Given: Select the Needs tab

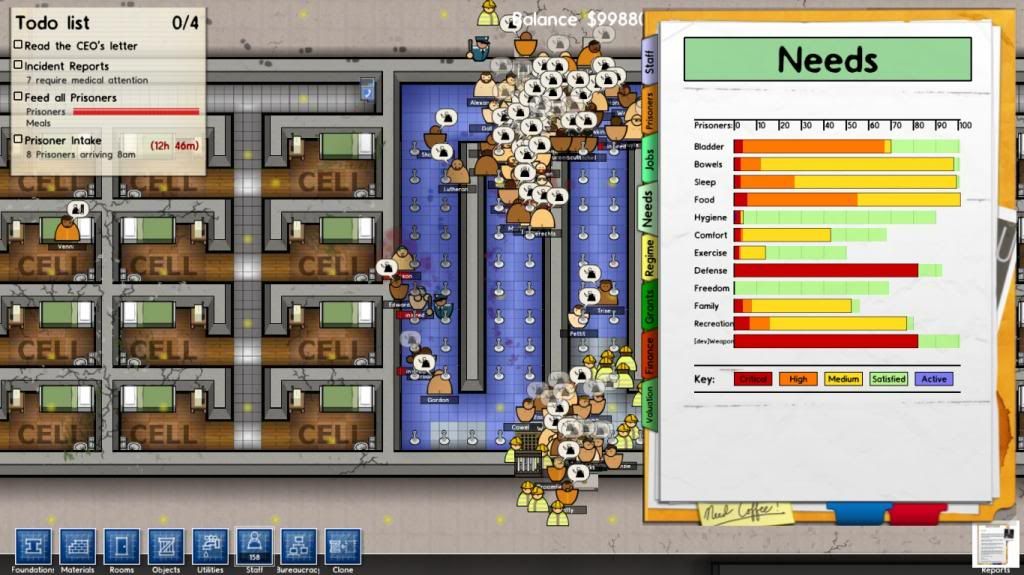Looking at the screenshot, I should click(649, 209).
